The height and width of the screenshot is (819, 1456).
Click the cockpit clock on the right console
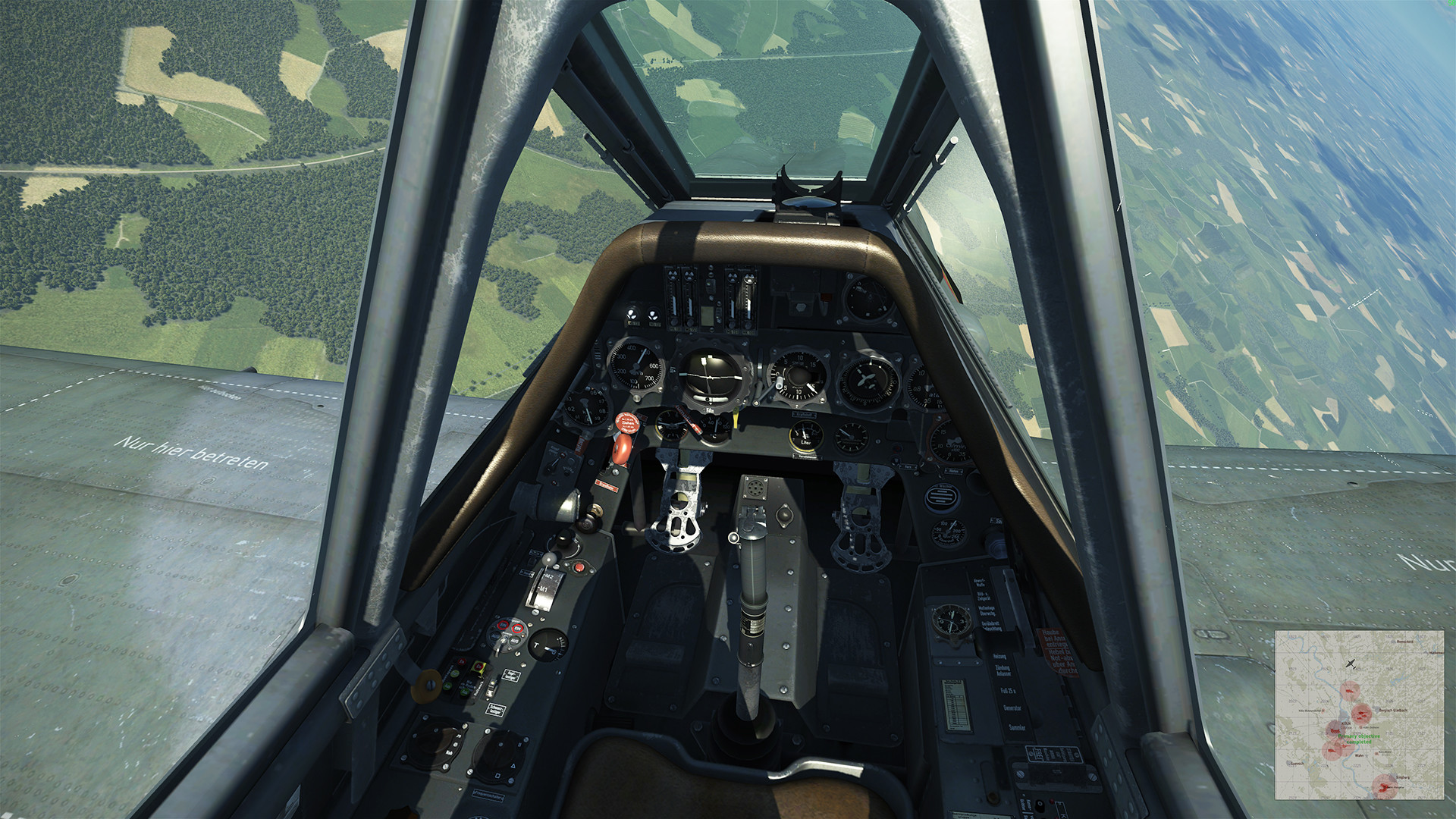pos(952,622)
